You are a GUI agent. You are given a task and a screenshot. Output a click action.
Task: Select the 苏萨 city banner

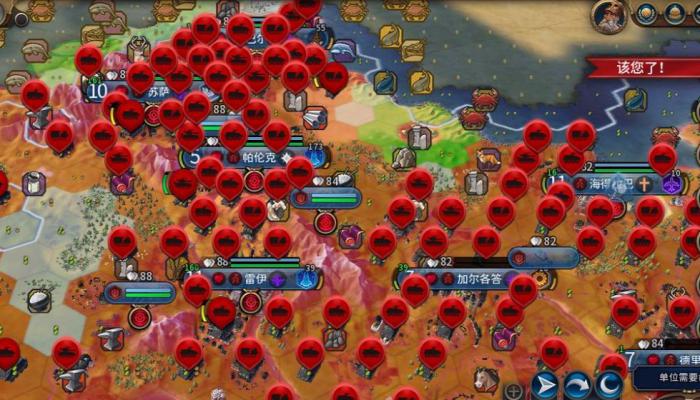coord(160,91)
